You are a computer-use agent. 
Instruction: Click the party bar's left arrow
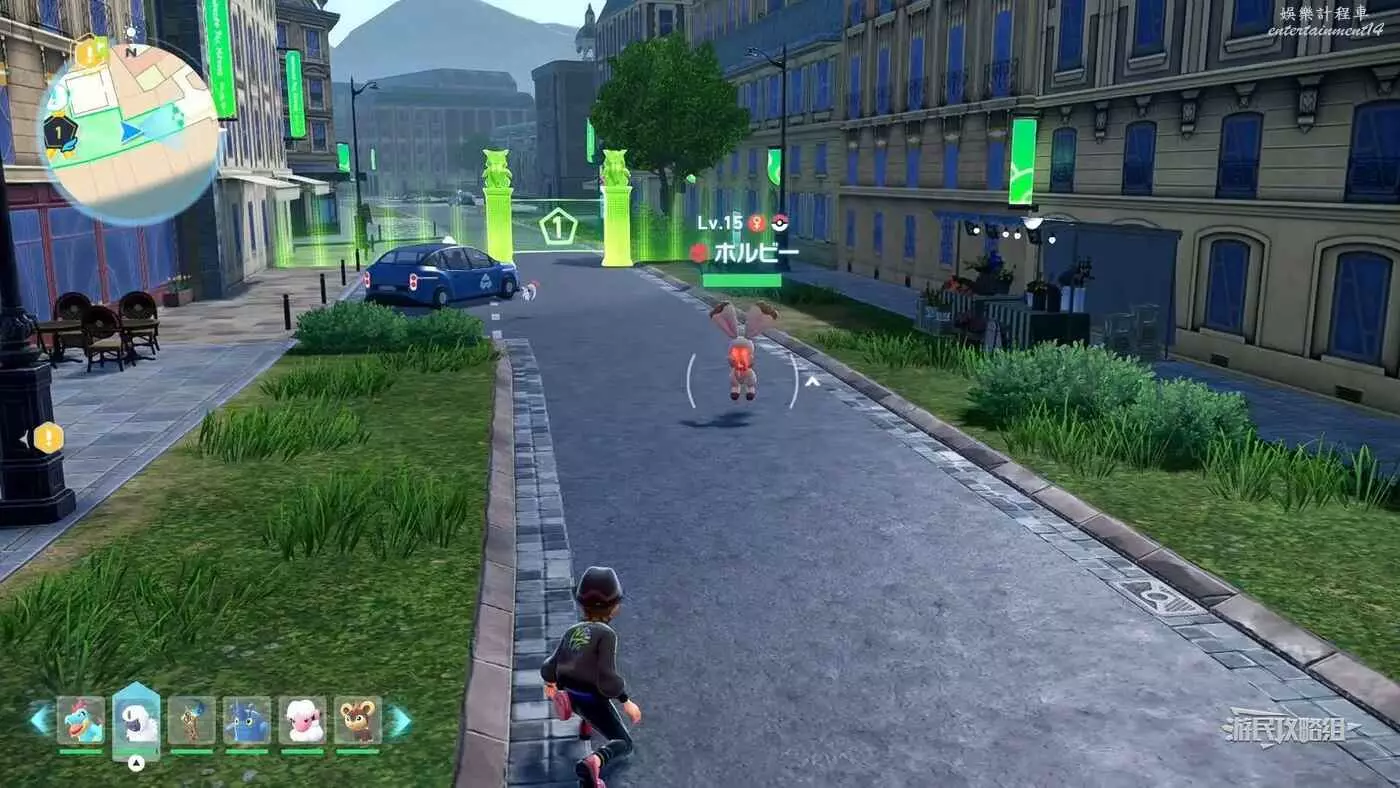tap(41, 720)
